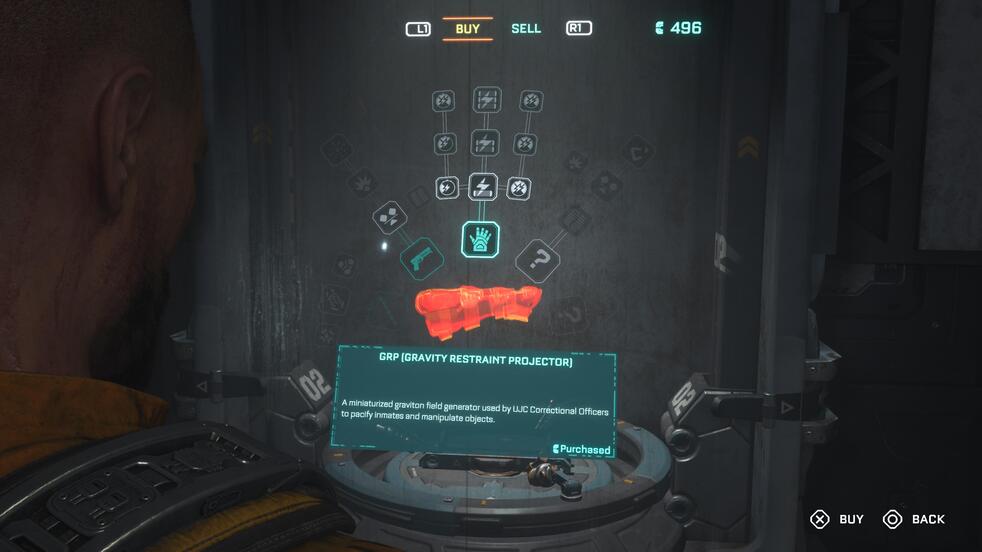Viewport: 982px width, 552px height.
Task: Switch to the BUY tab
Action: pos(467,29)
